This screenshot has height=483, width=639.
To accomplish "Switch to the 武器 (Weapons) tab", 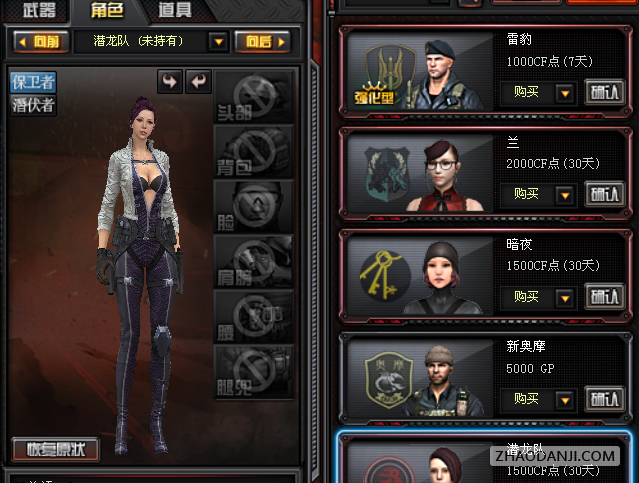I will point(41,11).
